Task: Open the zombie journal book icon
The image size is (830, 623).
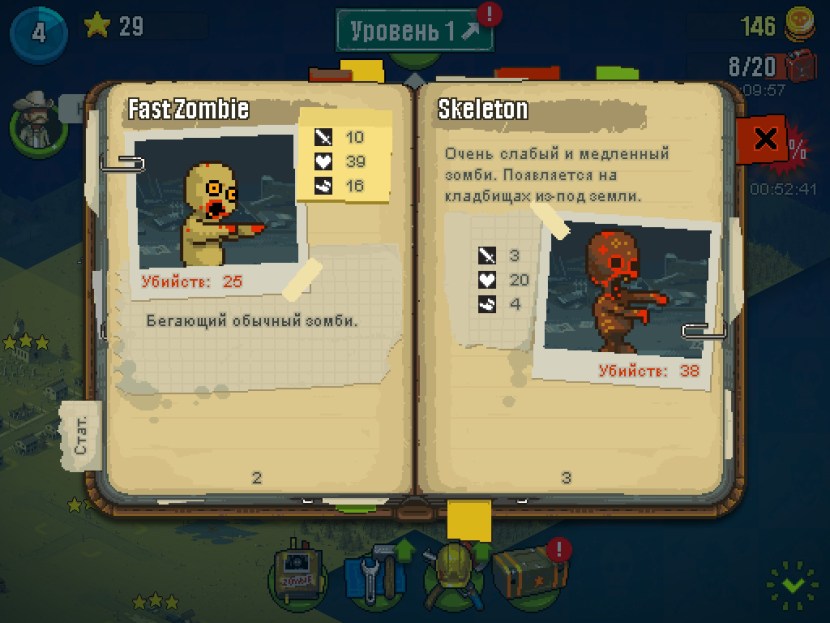Action: [296, 578]
